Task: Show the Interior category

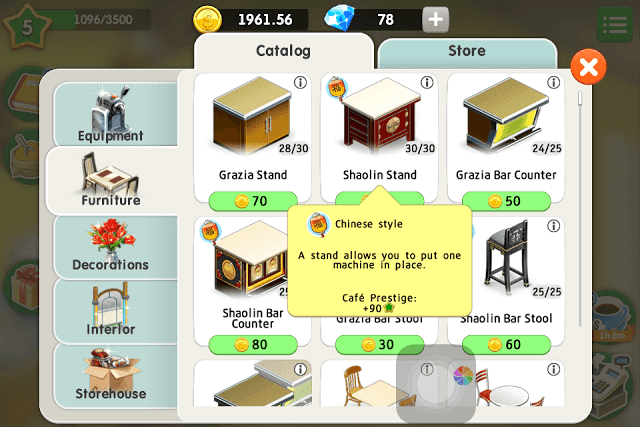Action: 111,309
